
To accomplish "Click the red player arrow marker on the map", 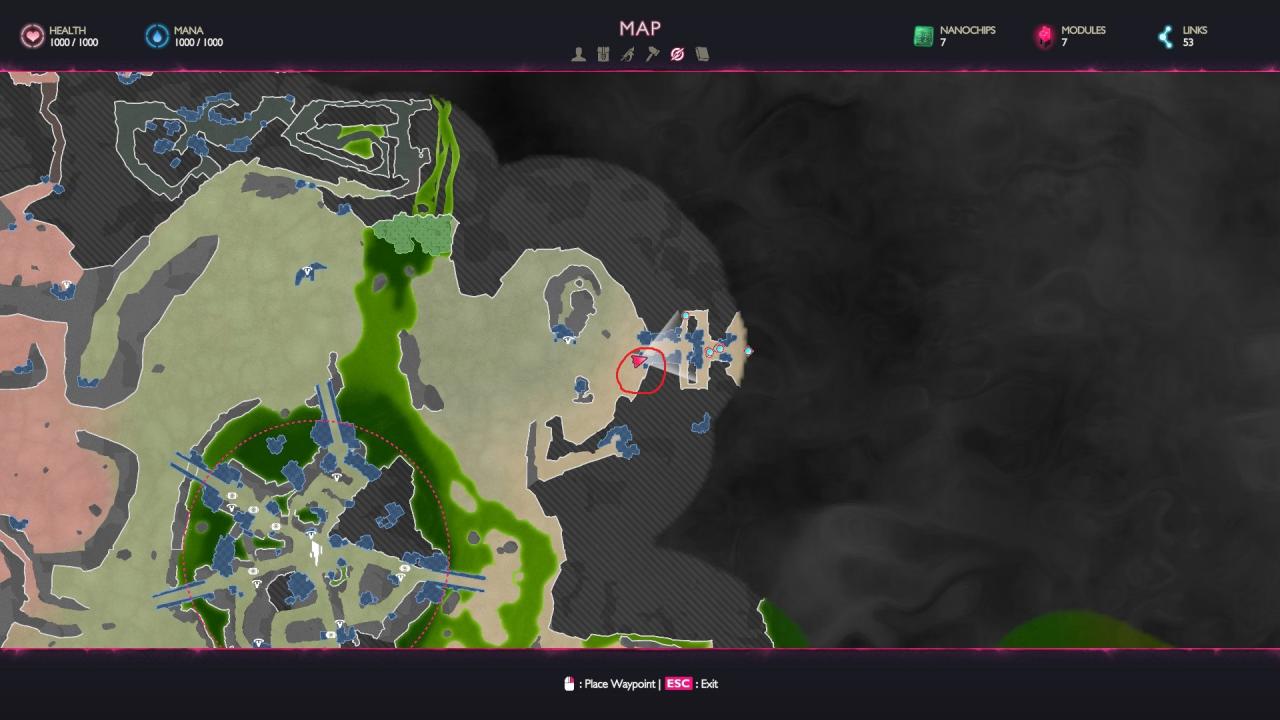I will click(x=638, y=360).
